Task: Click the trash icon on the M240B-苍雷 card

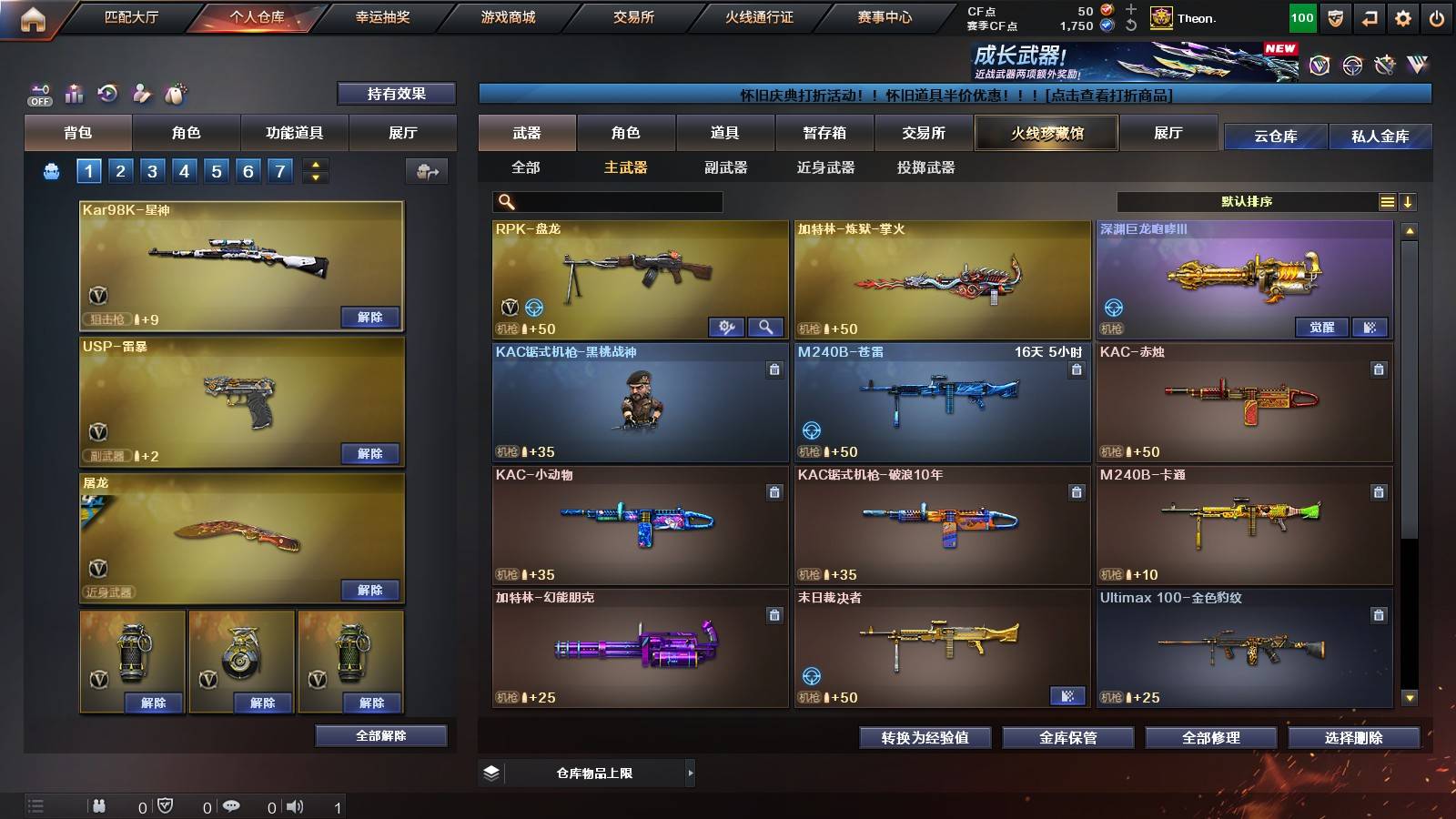Action: coord(1076,370)
